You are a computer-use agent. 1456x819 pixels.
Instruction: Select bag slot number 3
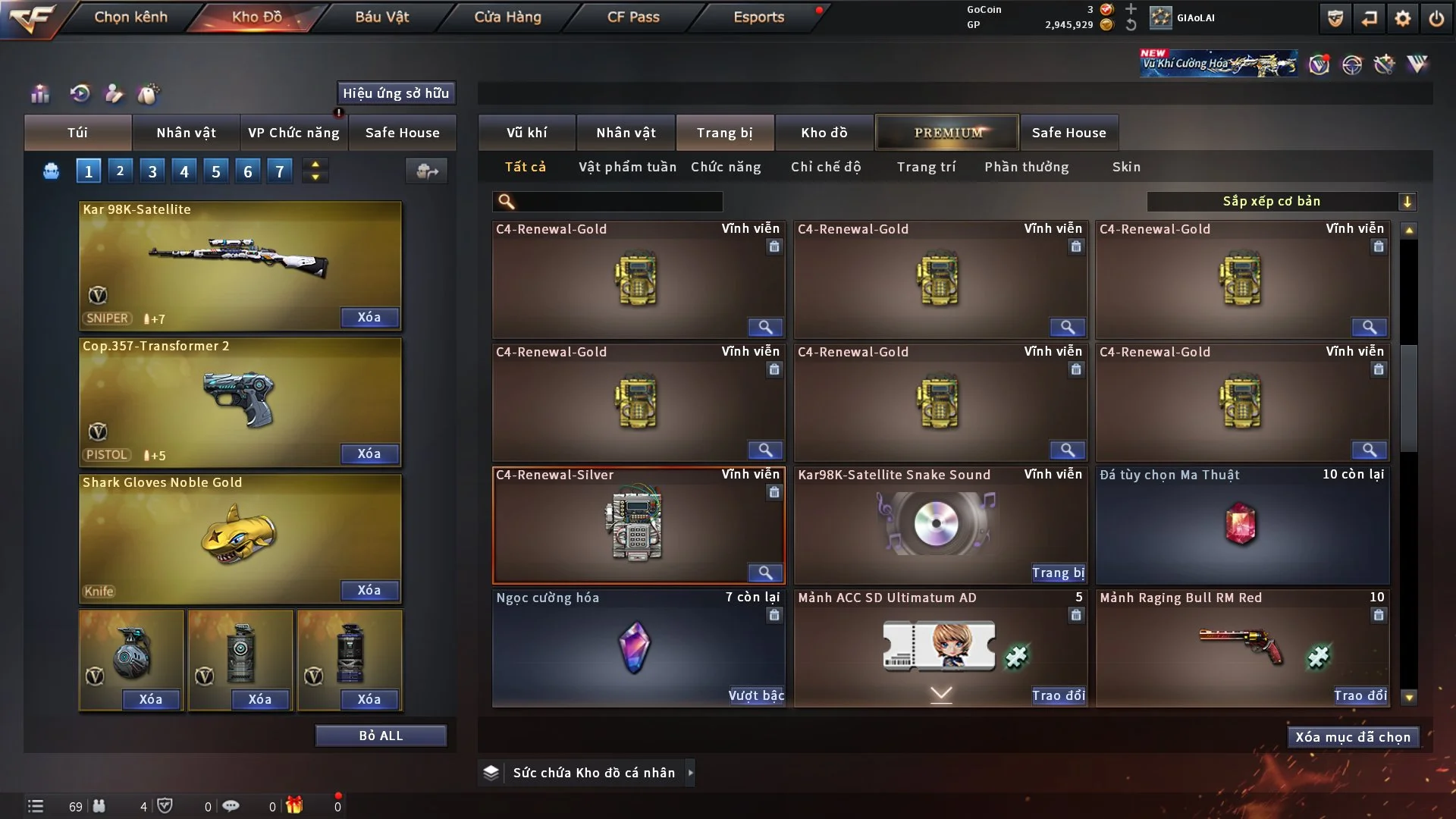click(x=152, y=171)
